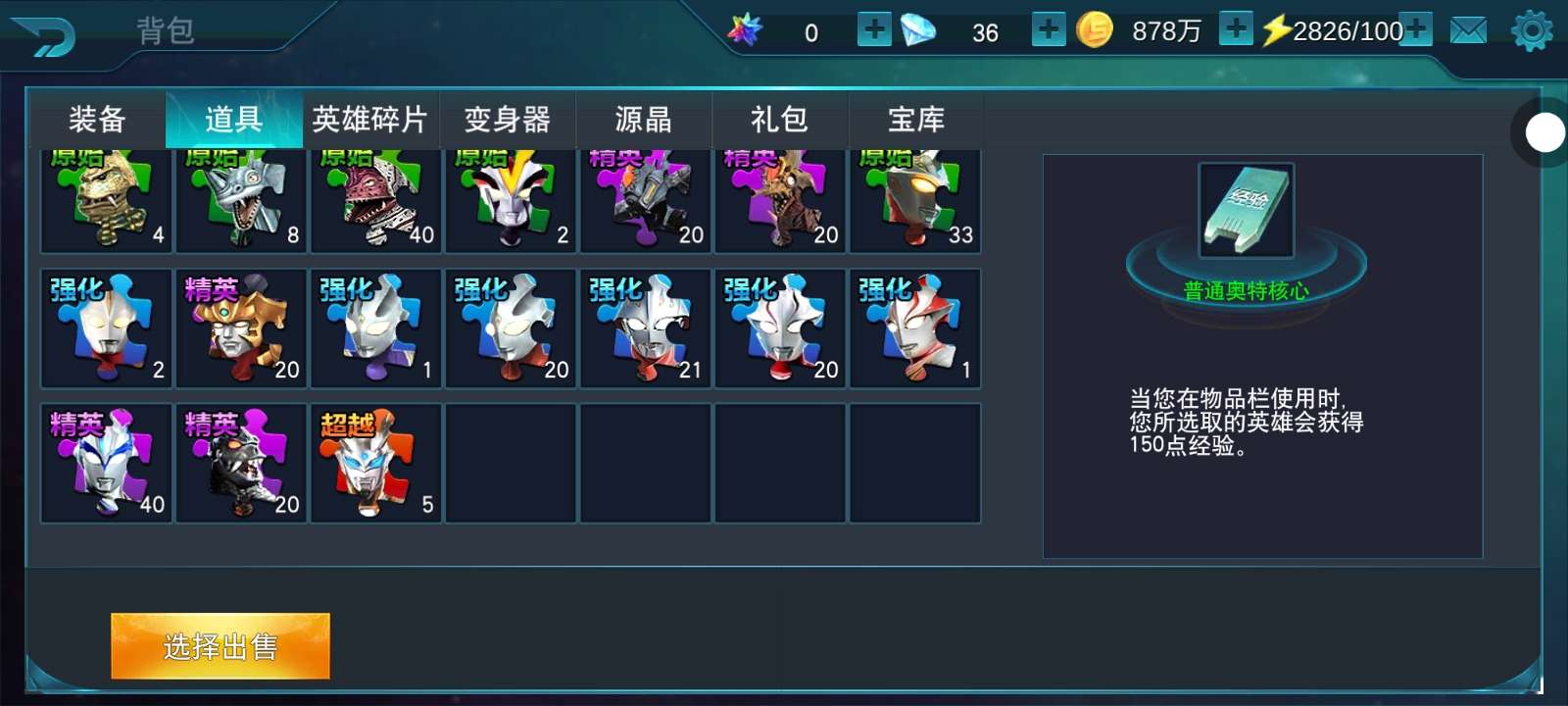Switch to the 装备 tab

point(97,120)
